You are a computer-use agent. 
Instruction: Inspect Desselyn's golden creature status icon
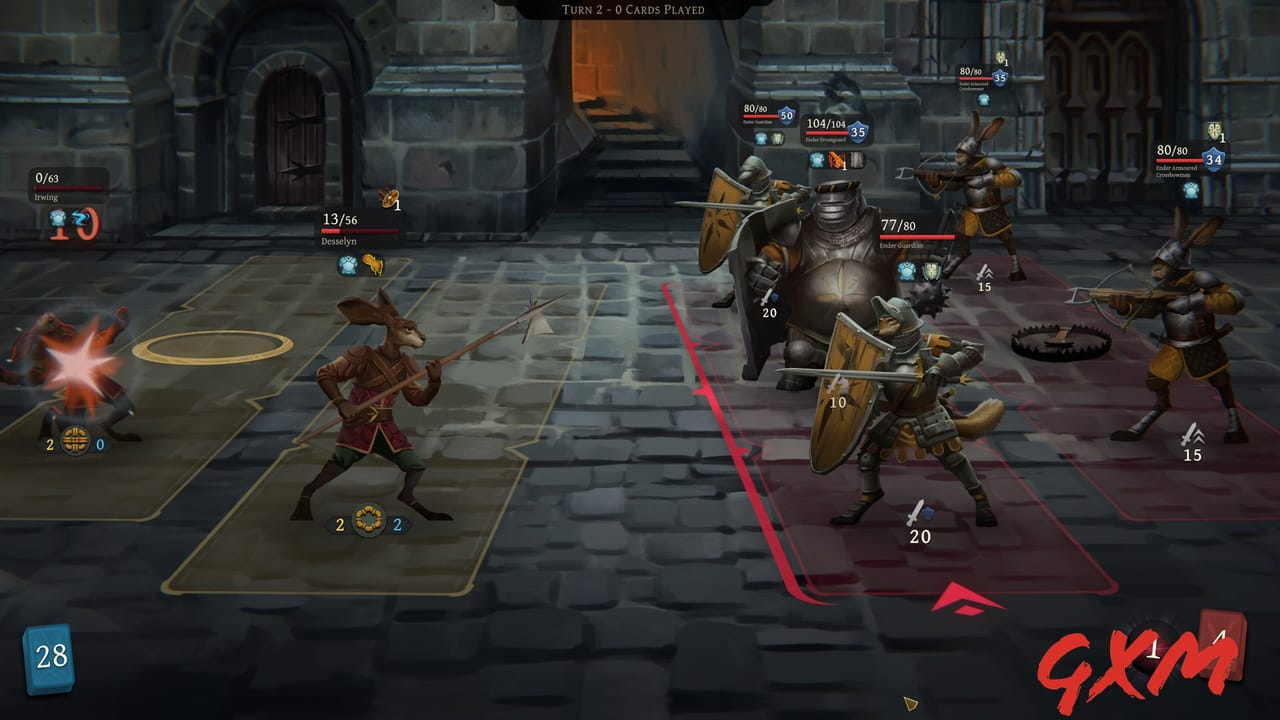373,264
